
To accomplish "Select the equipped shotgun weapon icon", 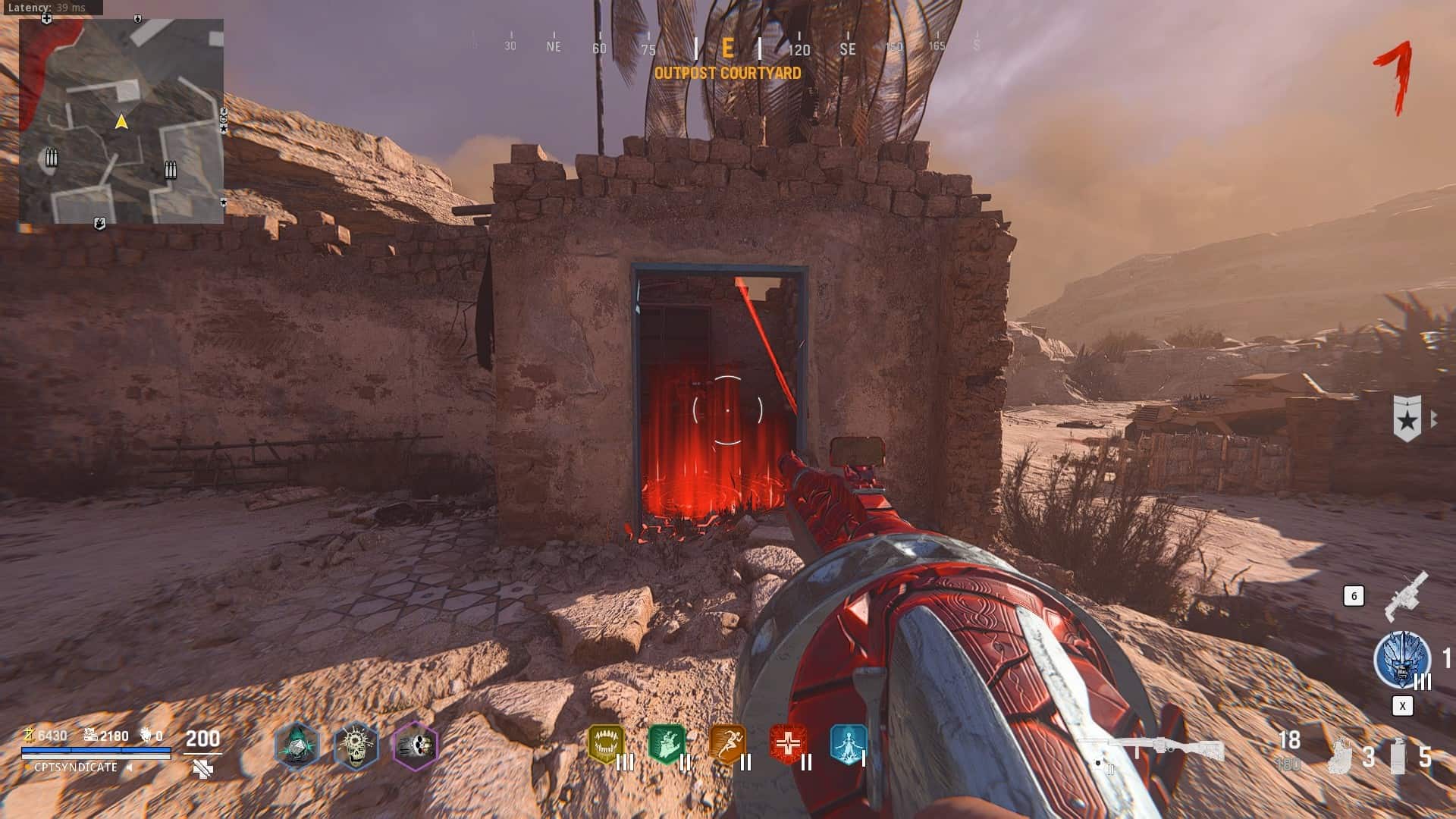I will click(x=1150, y=751).
